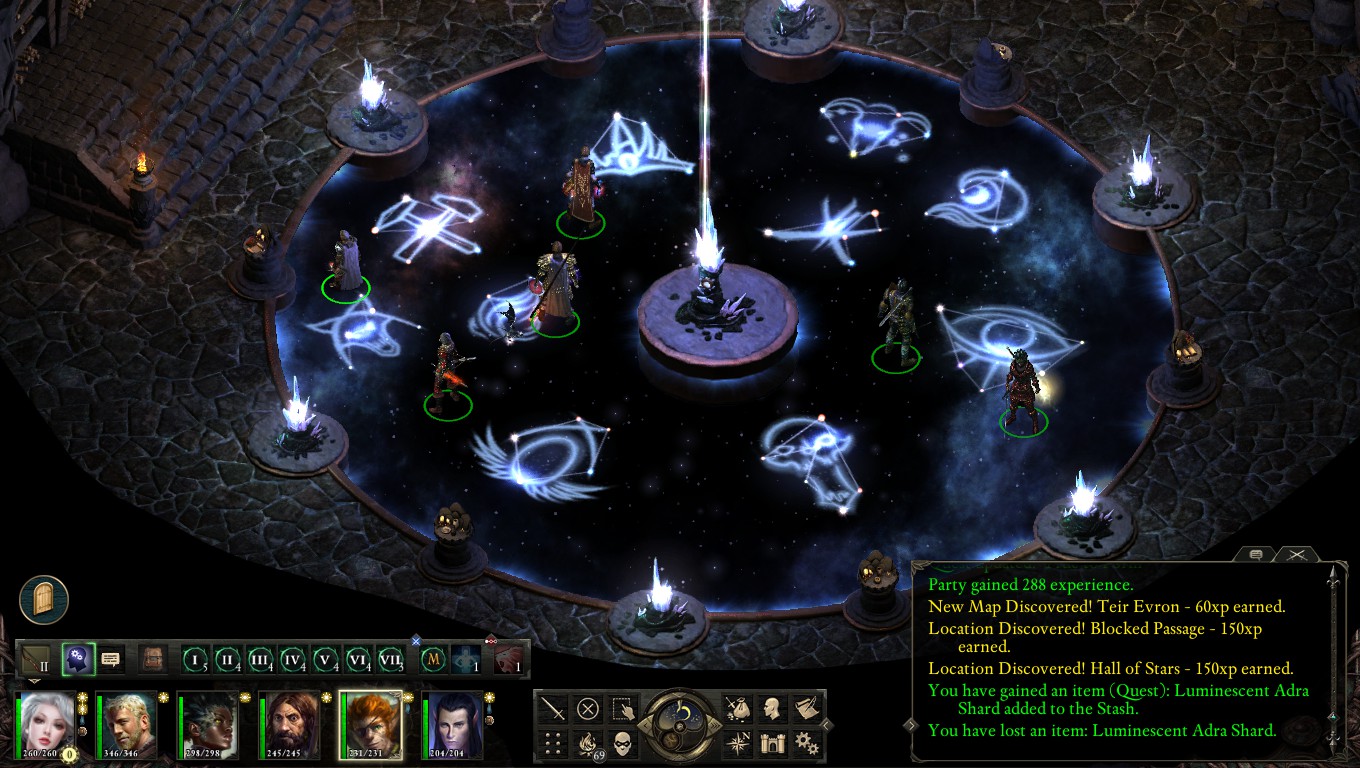Rest using the campfire button

point(588,743)
